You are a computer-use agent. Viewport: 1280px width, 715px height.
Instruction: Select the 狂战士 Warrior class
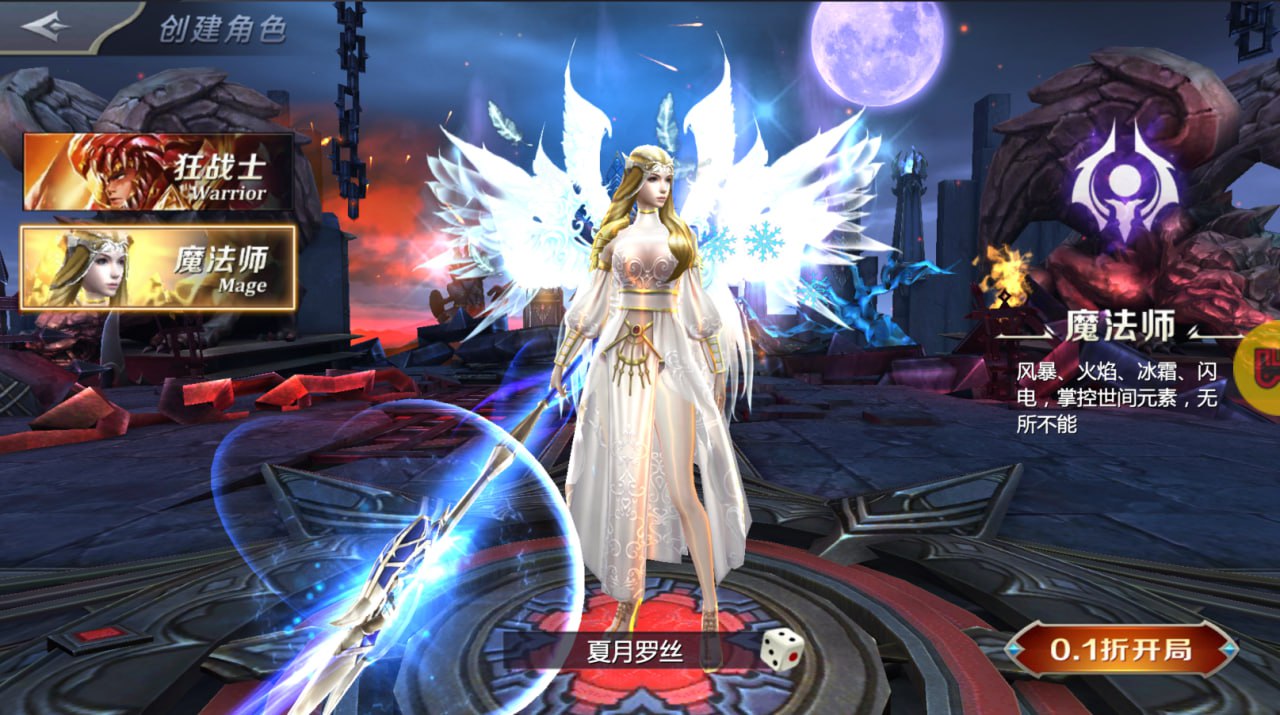coord(158,171)
